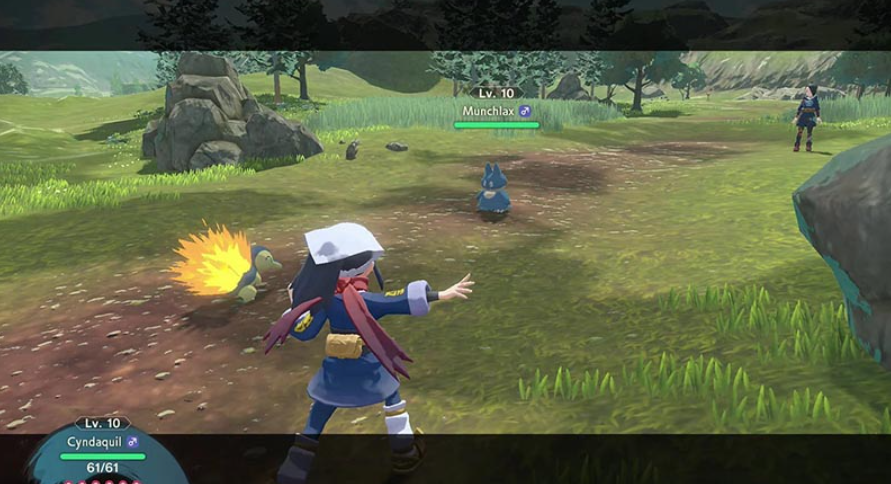The image size is (891, 484).
Task: Click the Munchlax name label
Action: click(x=488, y=111)
